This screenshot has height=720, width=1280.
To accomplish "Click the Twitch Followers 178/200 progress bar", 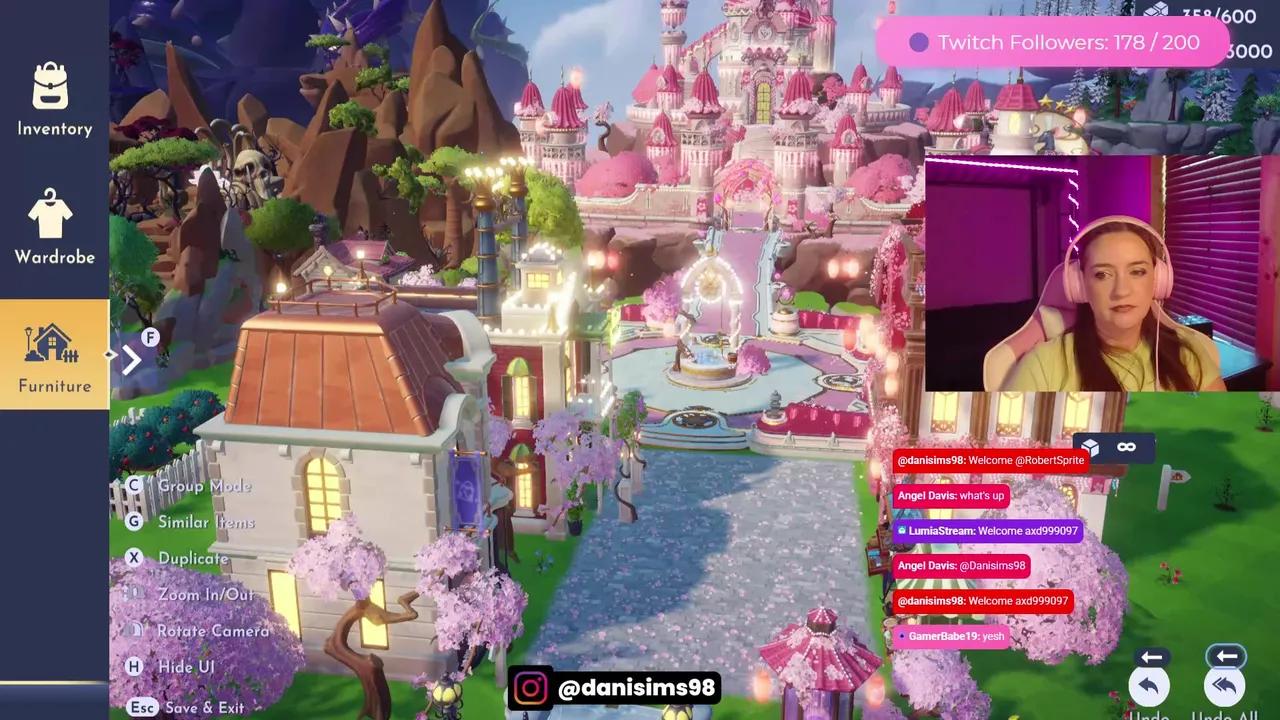I will tap(1050, 42).
